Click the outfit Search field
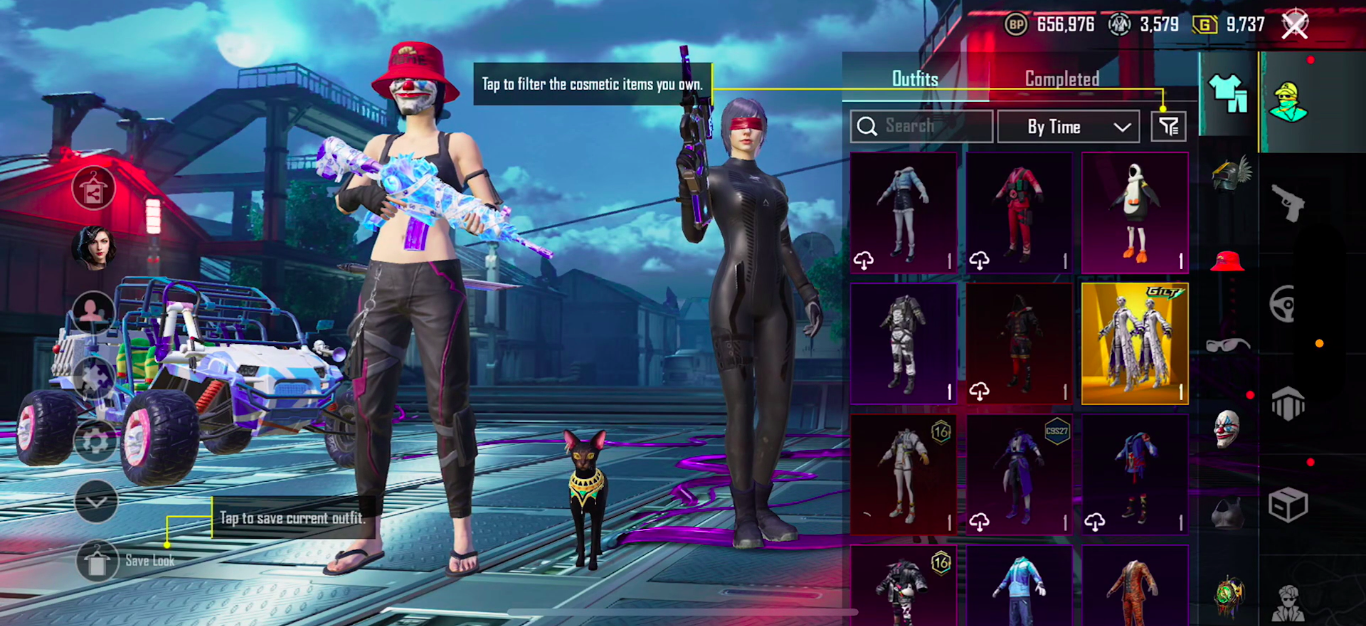1366x626 pixels. pyautogui.click(x=921, y=126)
